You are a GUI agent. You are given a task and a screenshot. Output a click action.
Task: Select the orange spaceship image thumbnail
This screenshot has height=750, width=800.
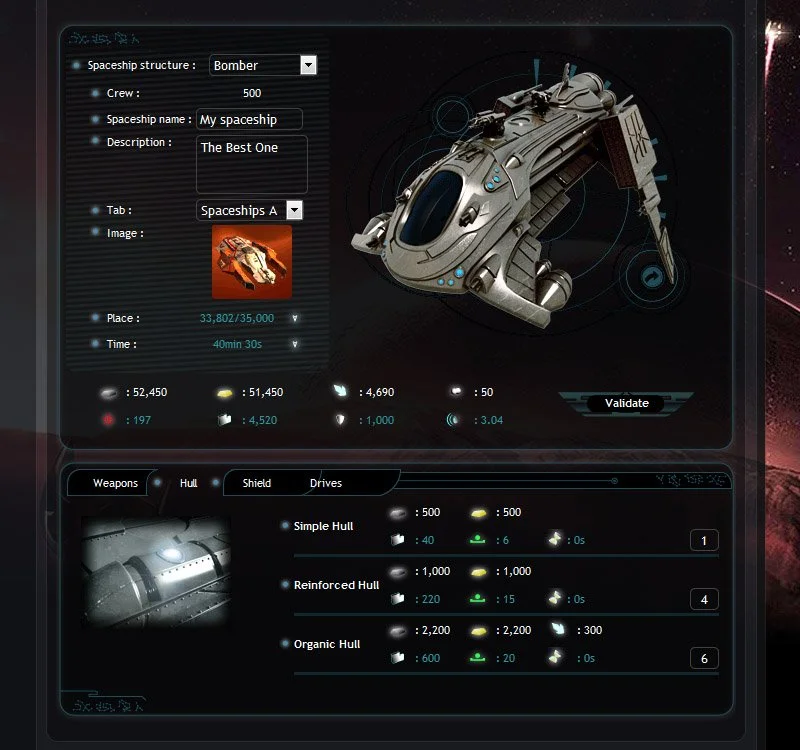tap(252, 261)
